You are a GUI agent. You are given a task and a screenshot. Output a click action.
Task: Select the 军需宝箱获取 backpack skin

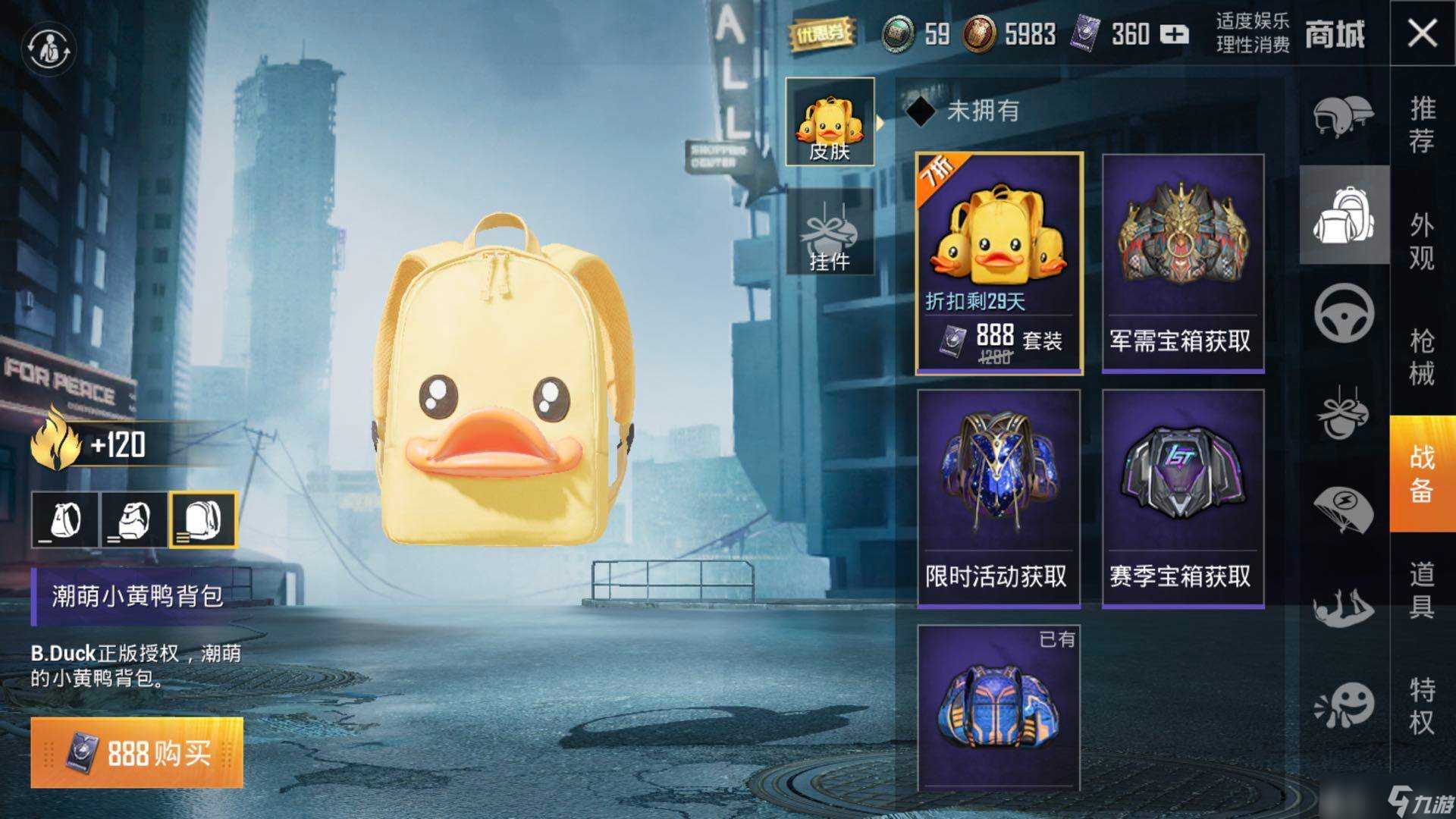coord(1182,263)
